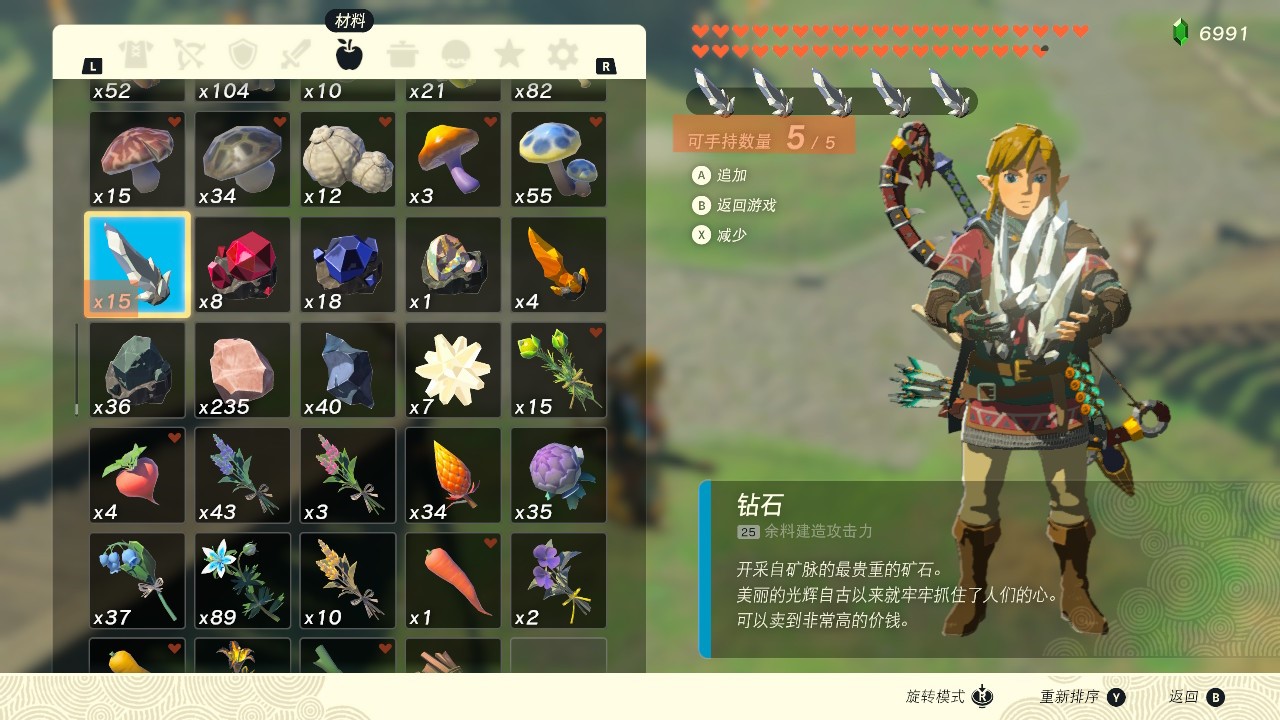
Task: Pick the radish slot
Action: point(137,475)
